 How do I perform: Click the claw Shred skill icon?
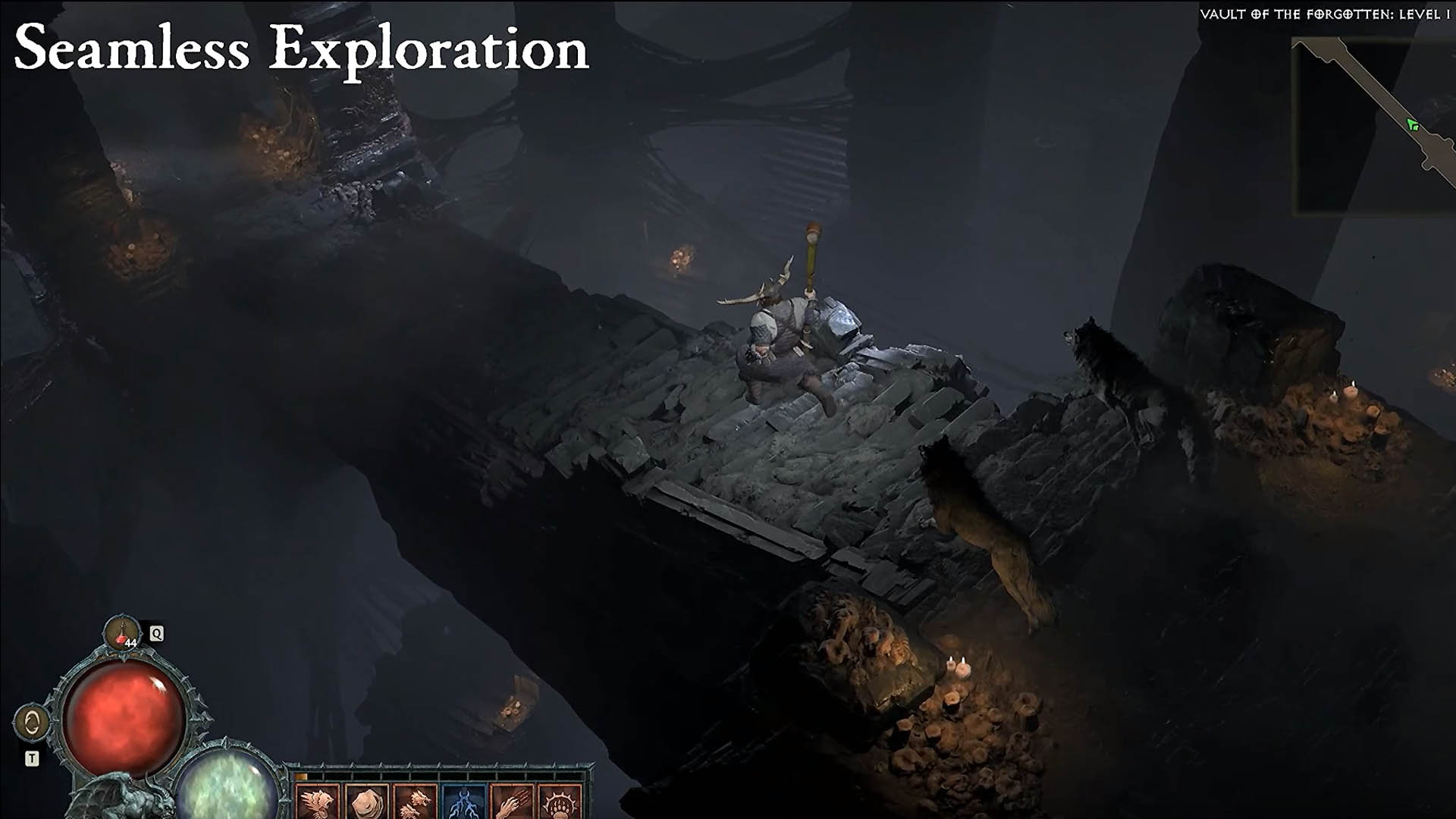(514, 804)
